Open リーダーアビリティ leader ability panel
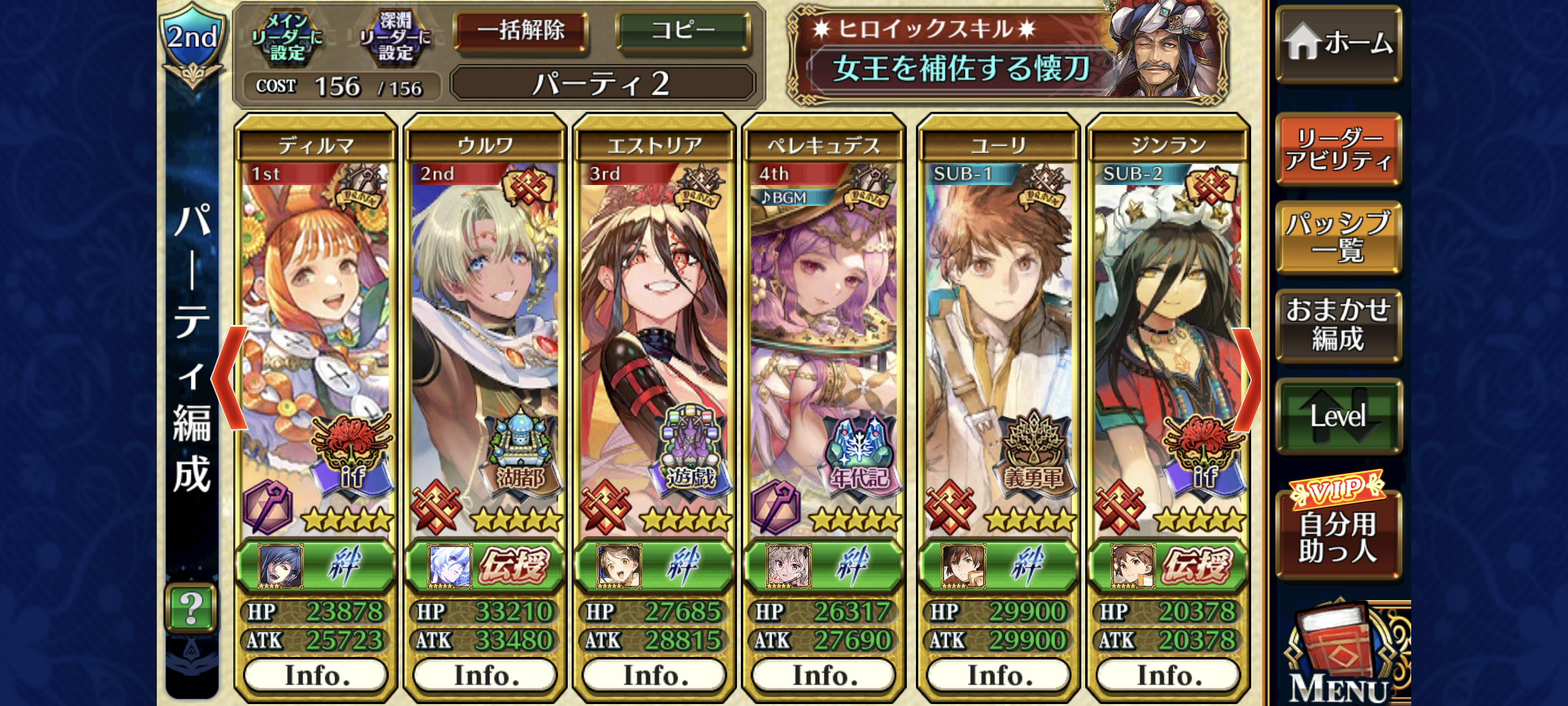This screenshot has height=706, width=1568. click(x=1338, y=149)
